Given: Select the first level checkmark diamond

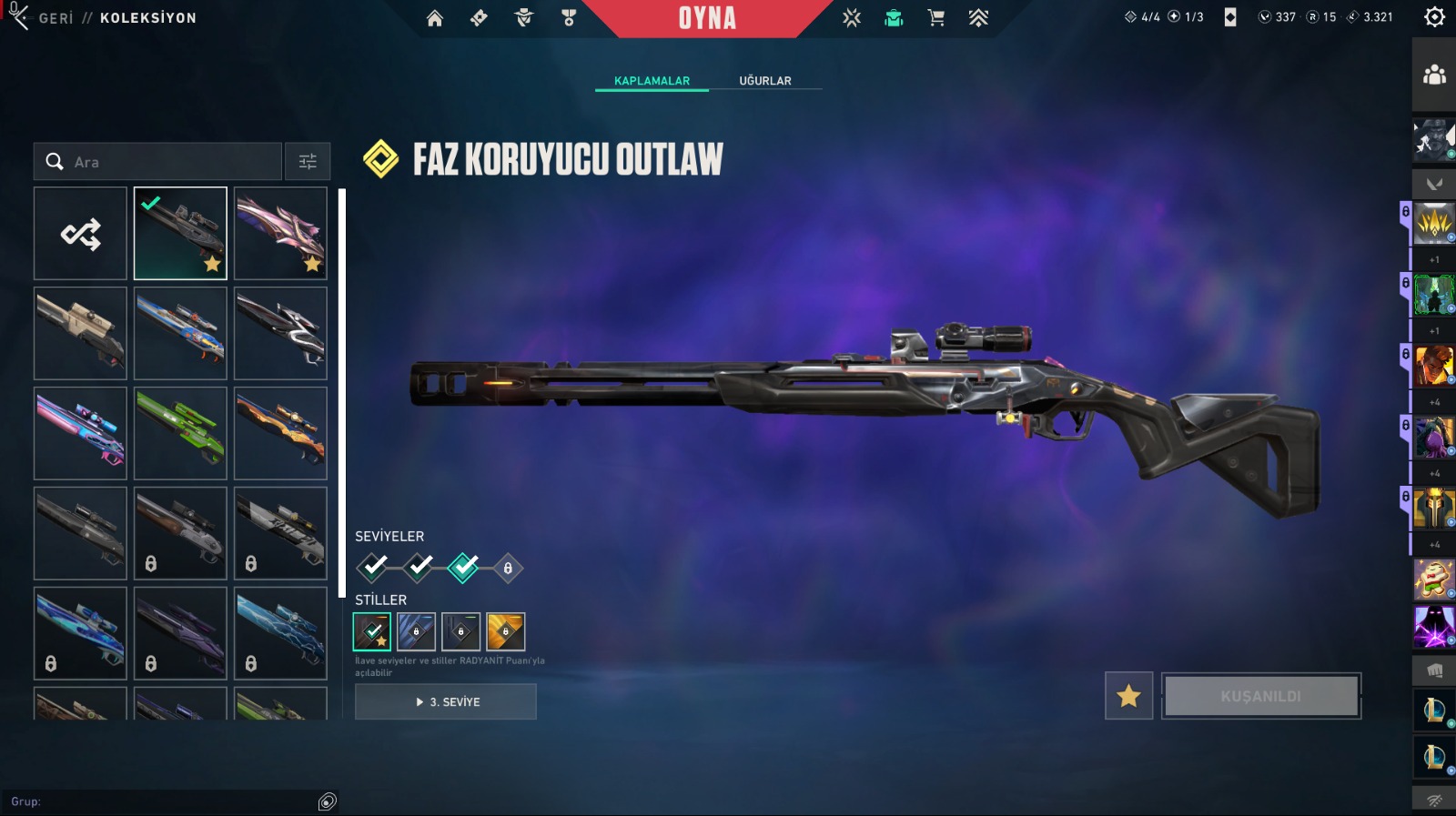Looking at the screenshot, I should pyautogui.click(x=372, y=568).
